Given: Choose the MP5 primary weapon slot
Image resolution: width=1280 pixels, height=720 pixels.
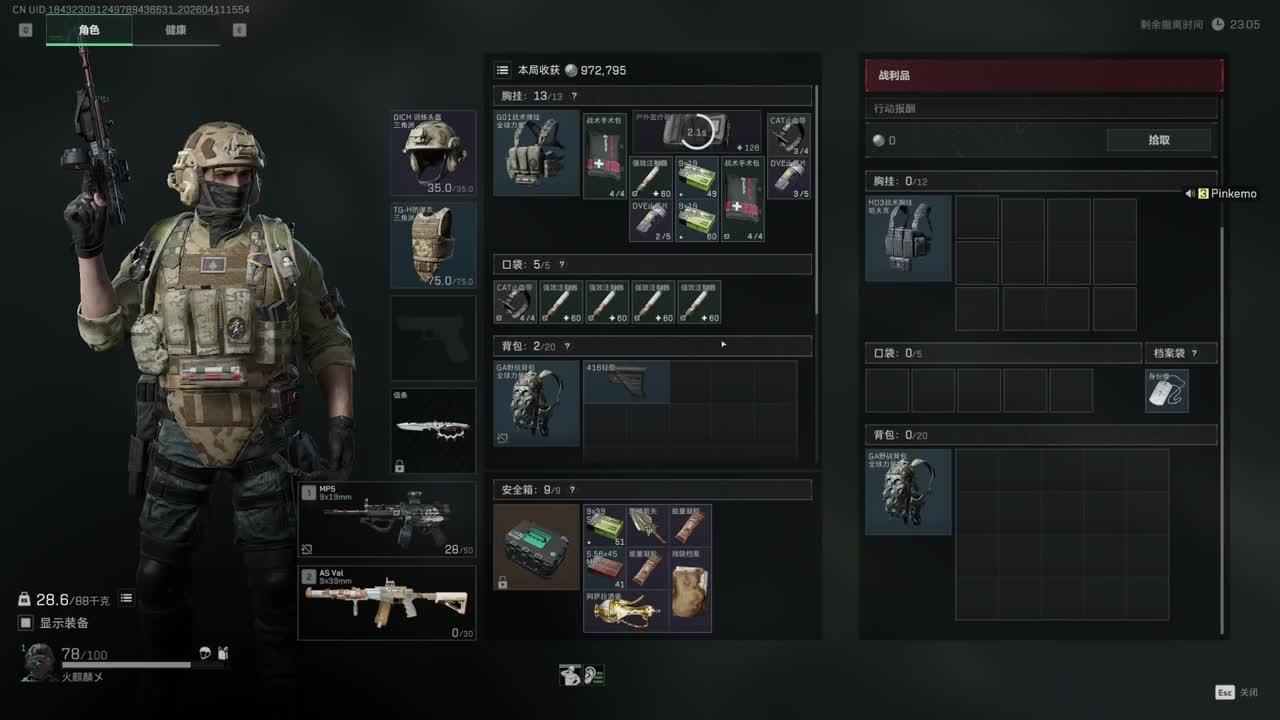Looking at the screenshot, I should coord(387,519).
